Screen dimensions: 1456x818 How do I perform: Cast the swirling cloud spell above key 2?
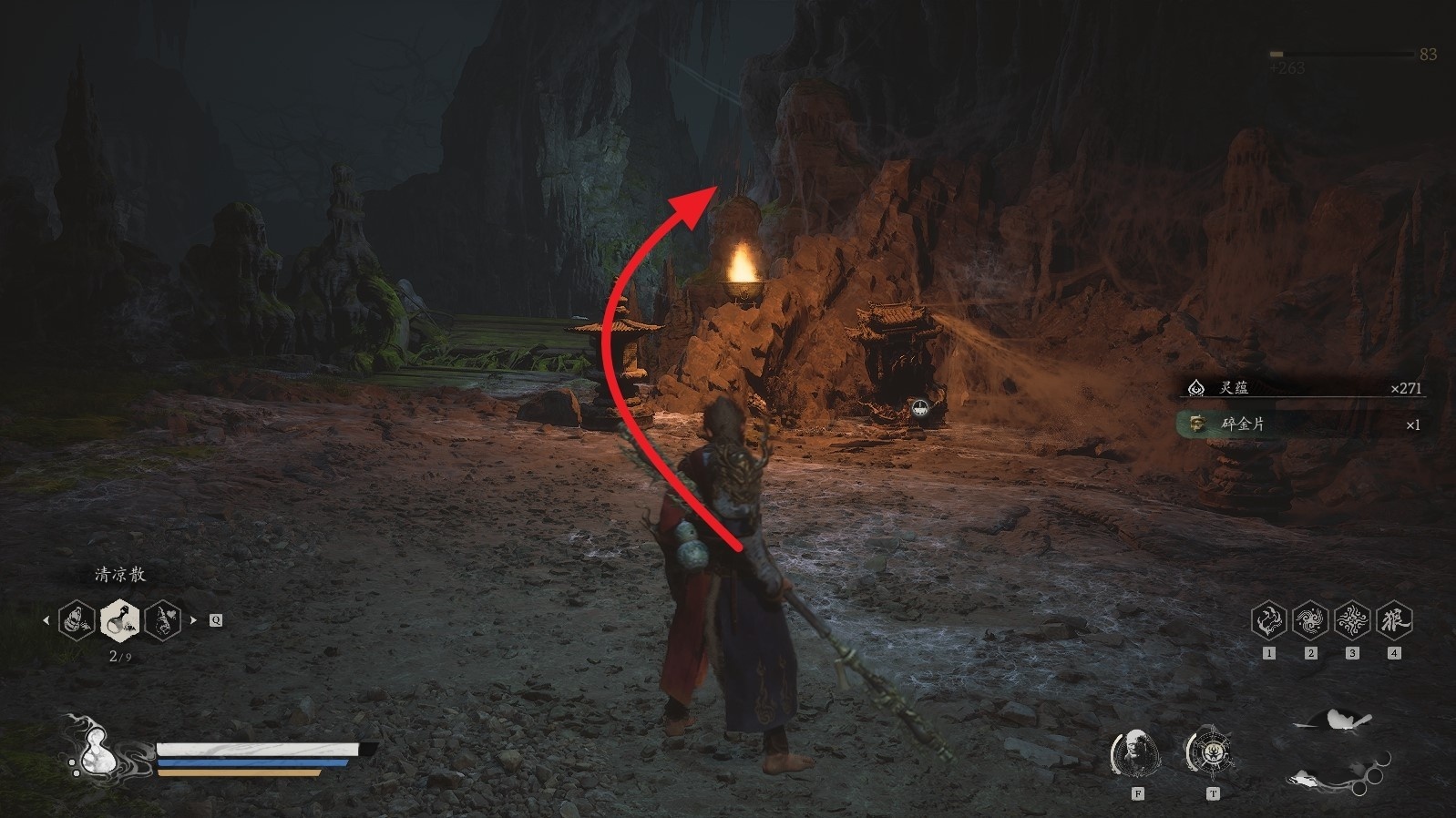[x=1310, y=620]
